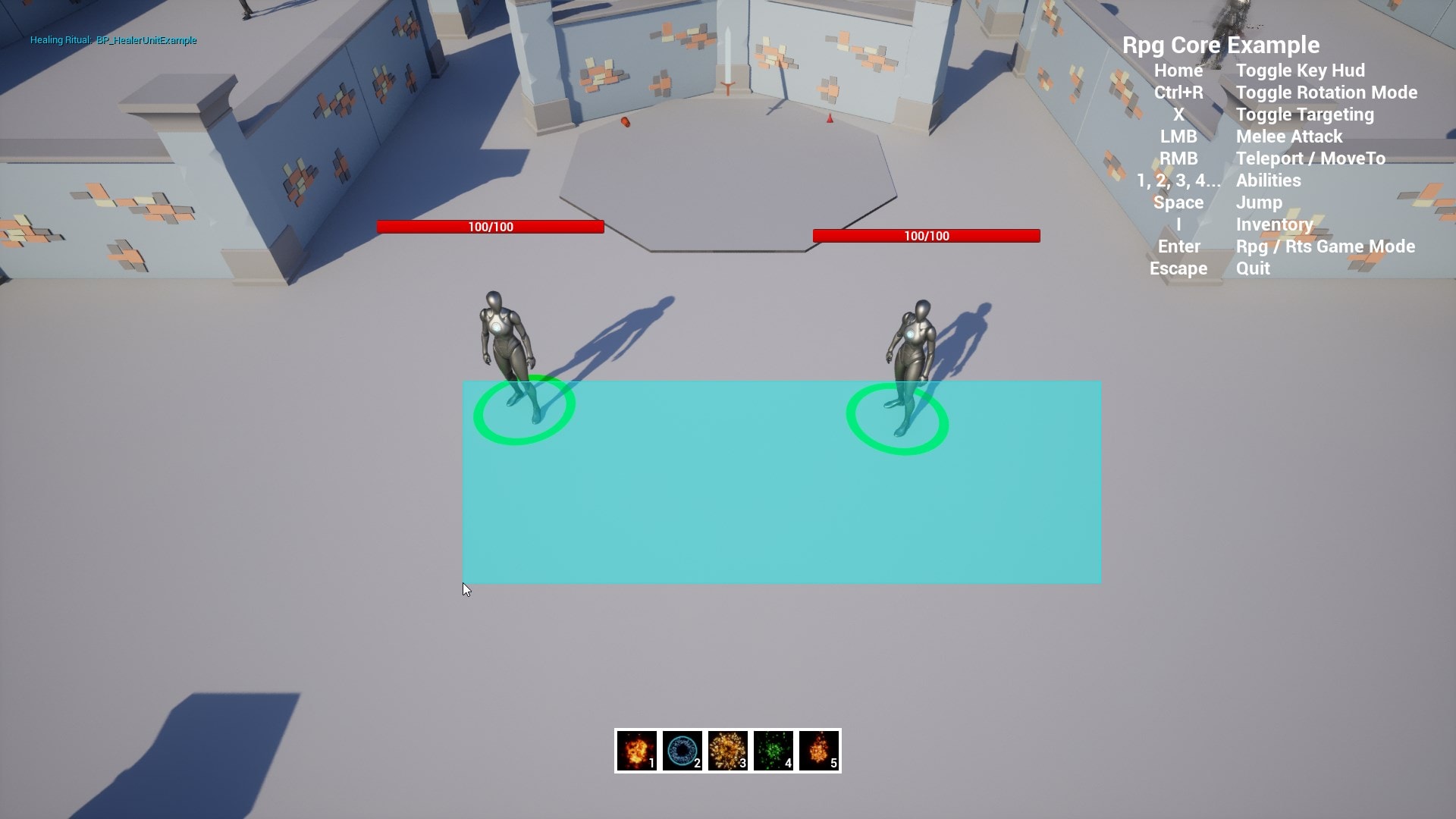
Task: Select the Teleport / MoveTo entry
Action: click(1310, 158)
